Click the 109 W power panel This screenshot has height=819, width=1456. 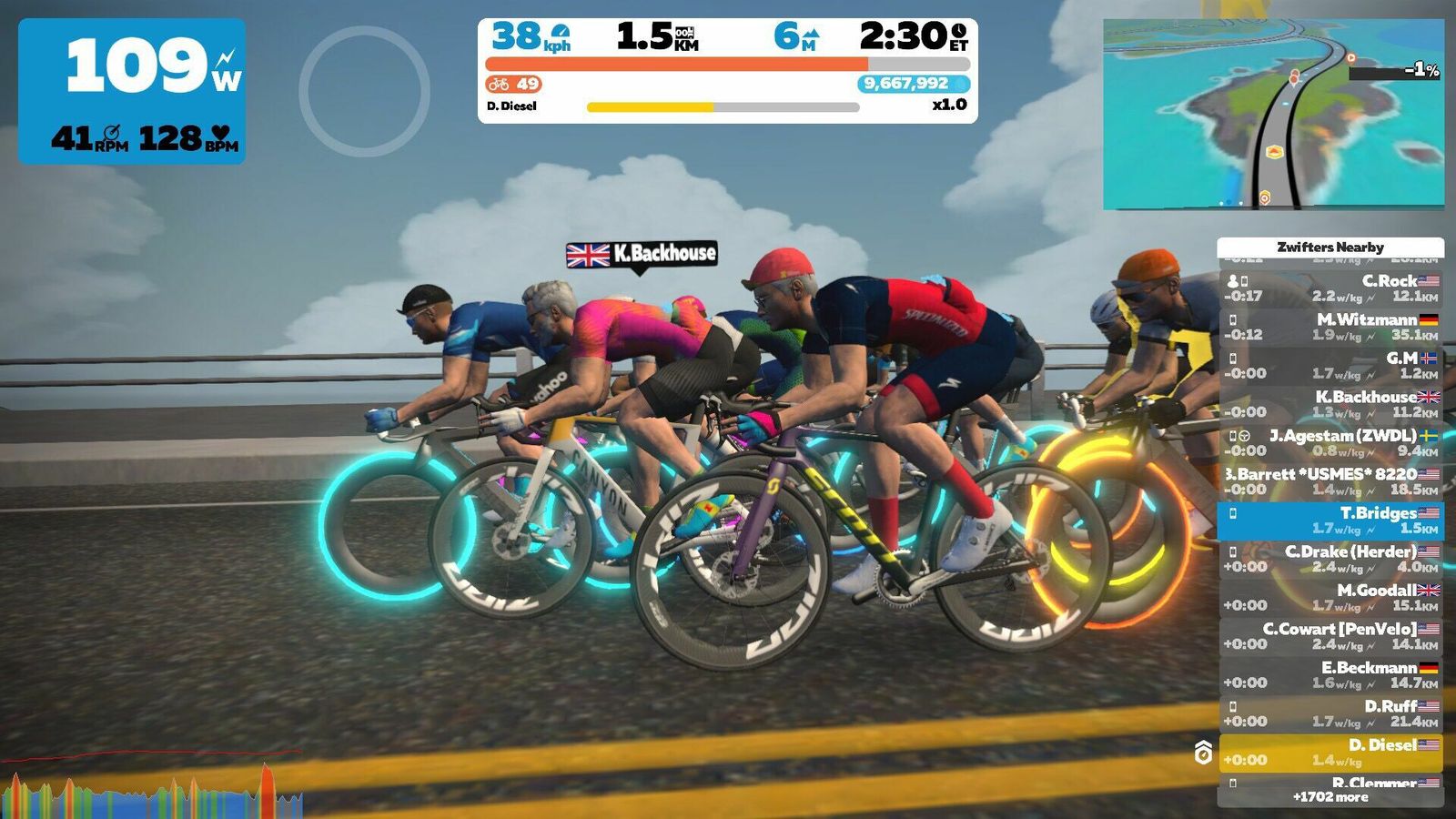(x=132, y=91)
